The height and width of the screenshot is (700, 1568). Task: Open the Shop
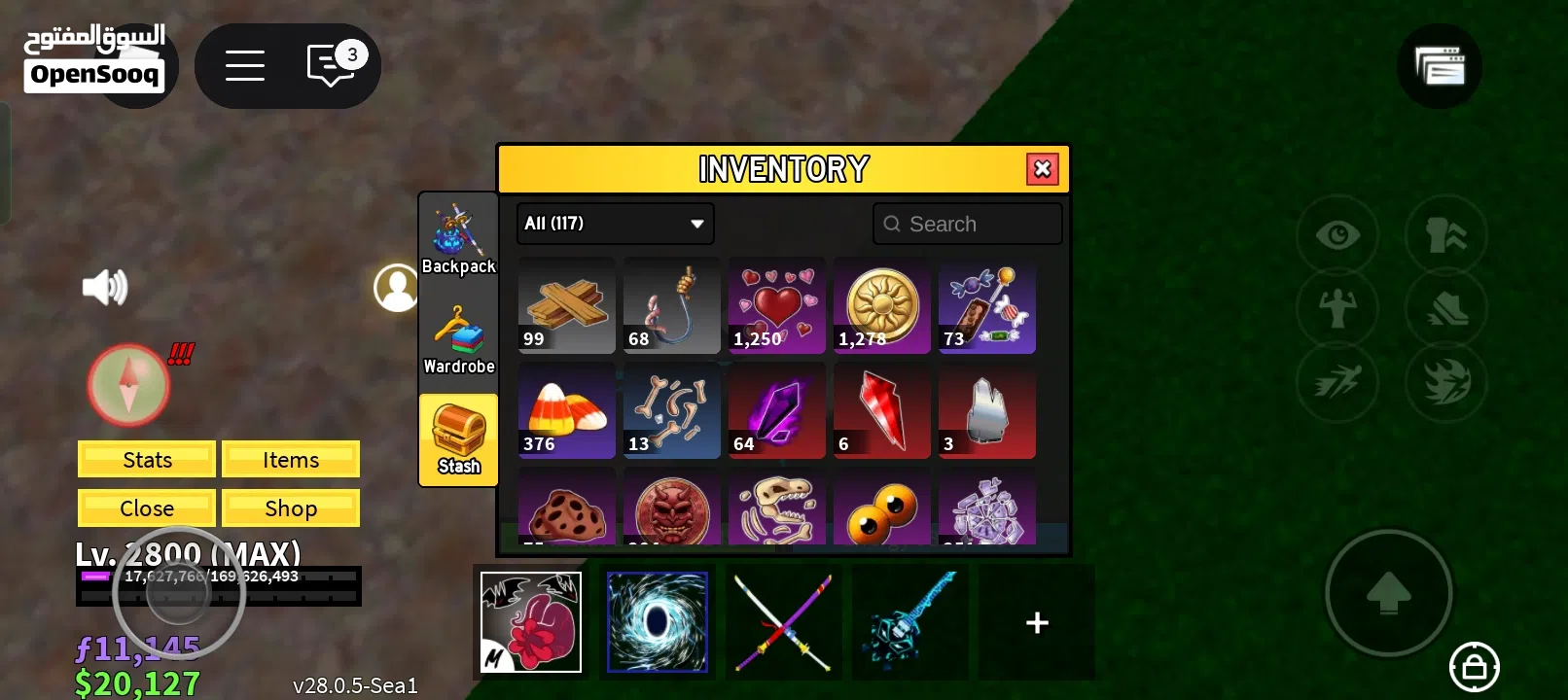coord(291,507)
